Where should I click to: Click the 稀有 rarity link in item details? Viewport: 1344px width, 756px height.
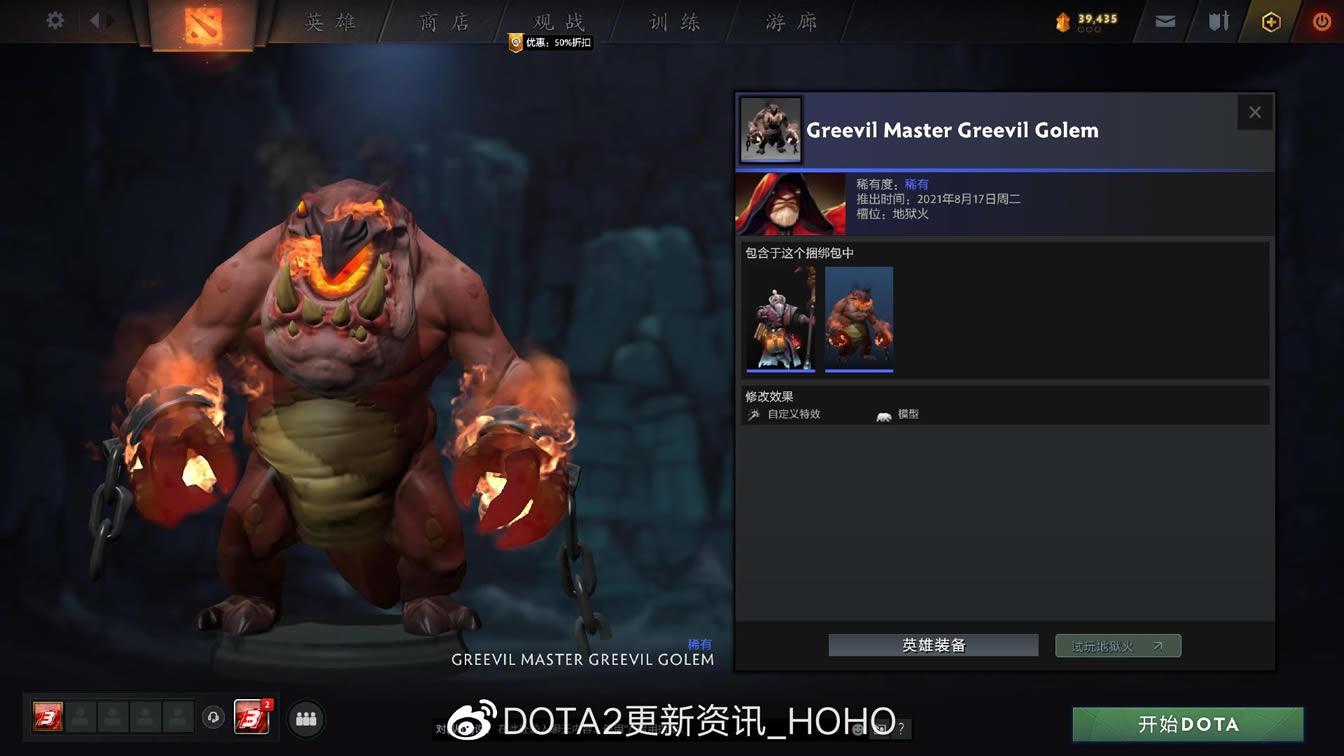pos(917,184)
